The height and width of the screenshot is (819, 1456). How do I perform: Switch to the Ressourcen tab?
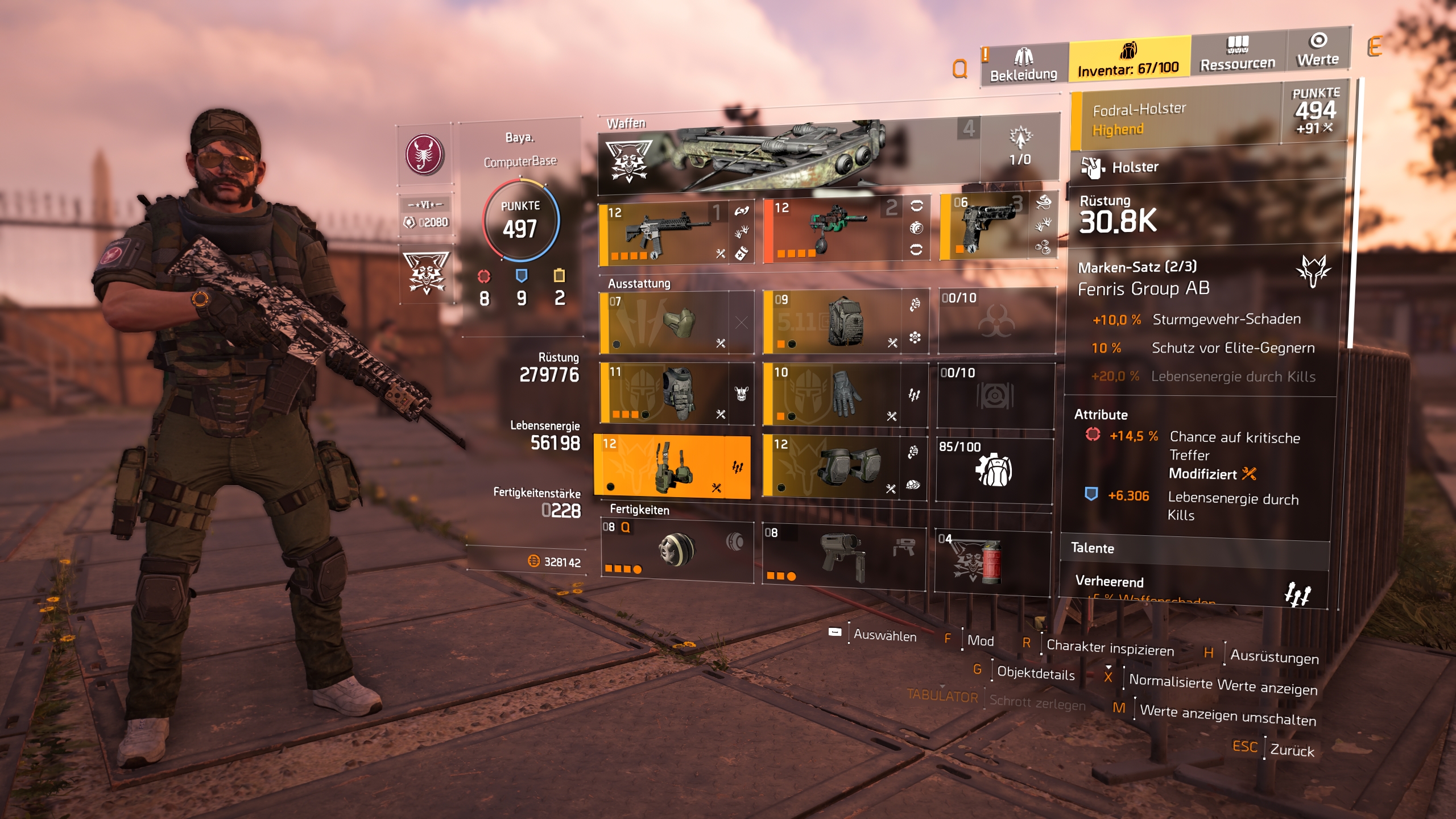tap(1238, 53)
